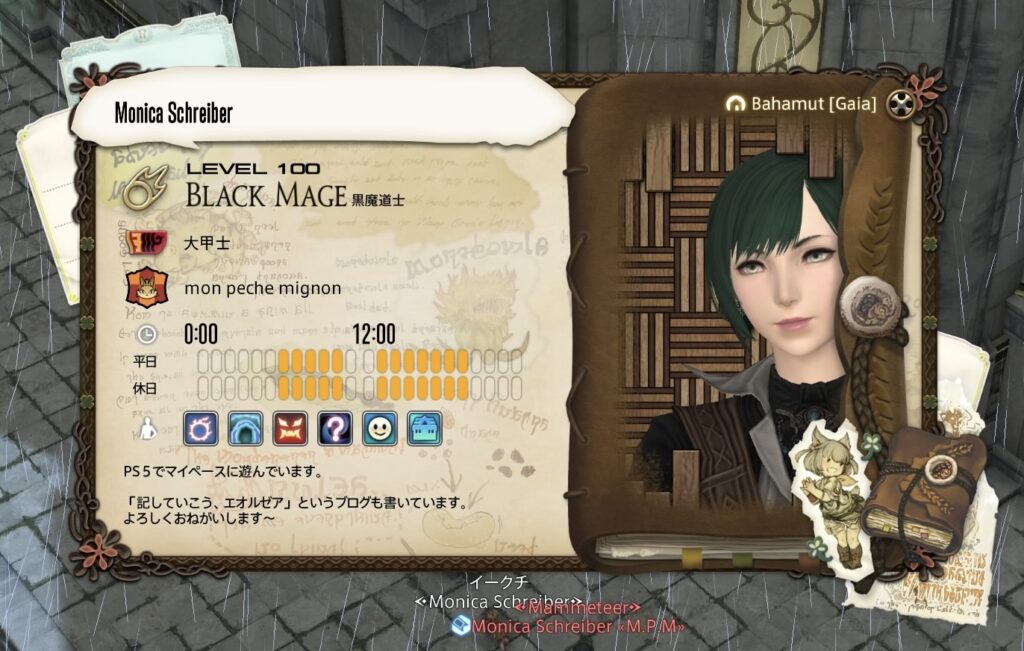Select the smiley-face activity icon

[379, 429]
